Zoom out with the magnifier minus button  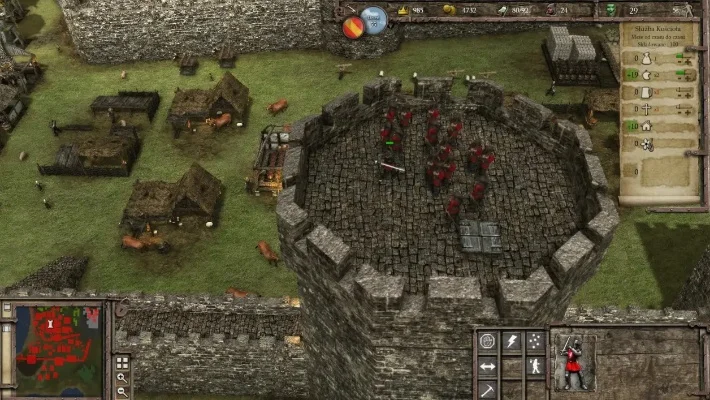pos(122,391)
